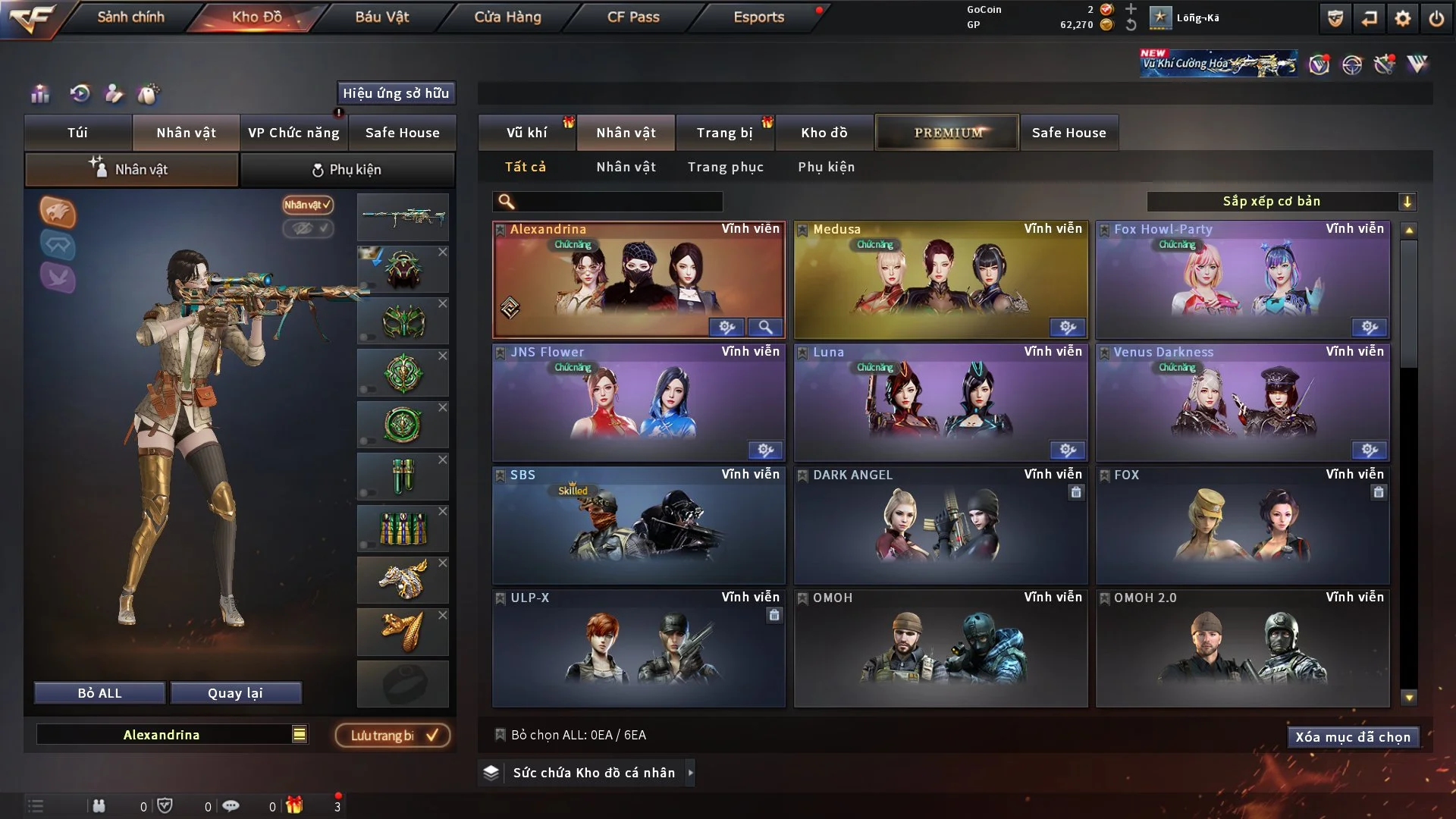This screenshot has height=819, width=1456.
Task: Filter by Trang phục category
Action: click(725, 167)
